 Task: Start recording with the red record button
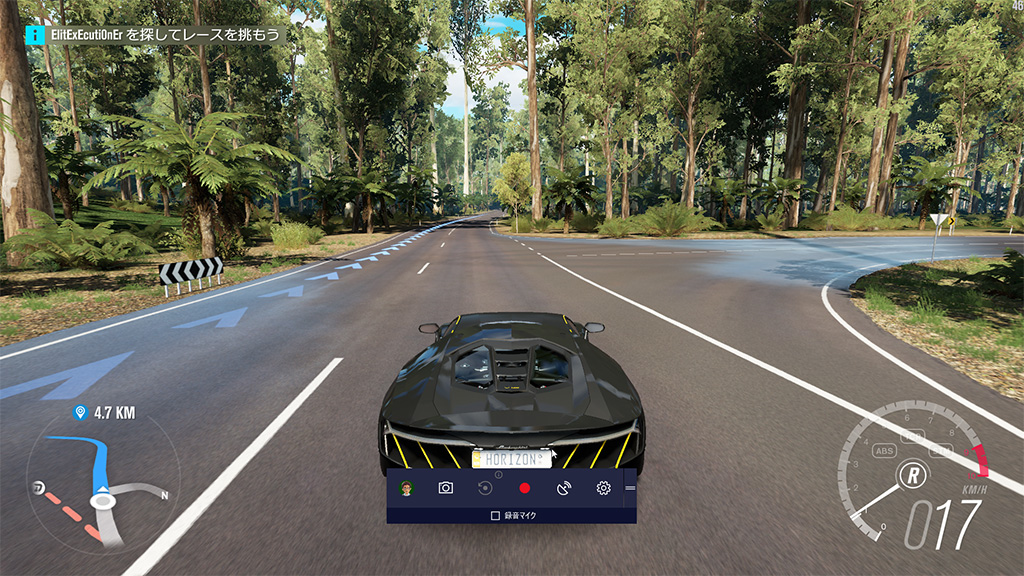[524, 488]
